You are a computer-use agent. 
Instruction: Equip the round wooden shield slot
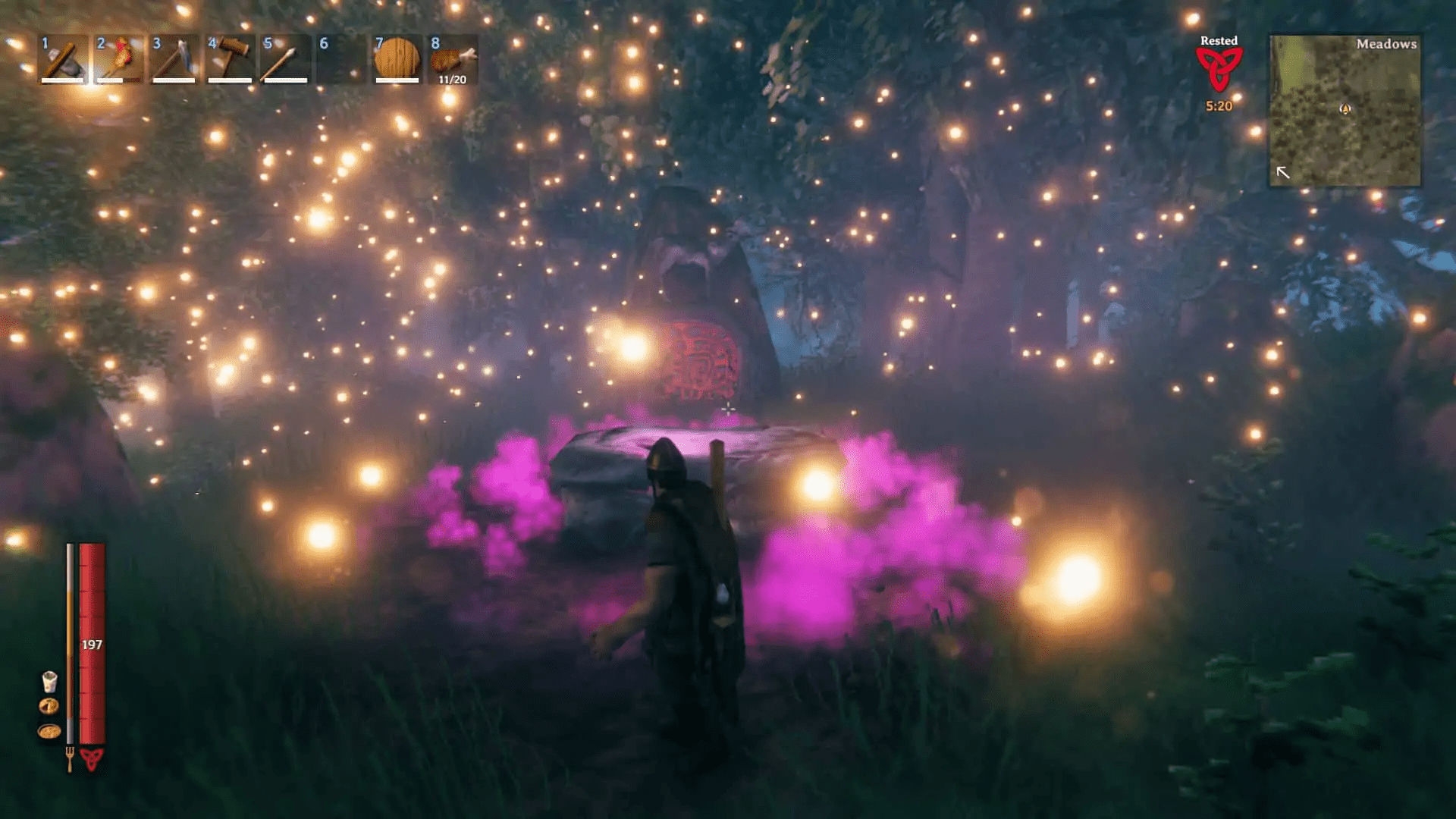(x=397, y=59)
